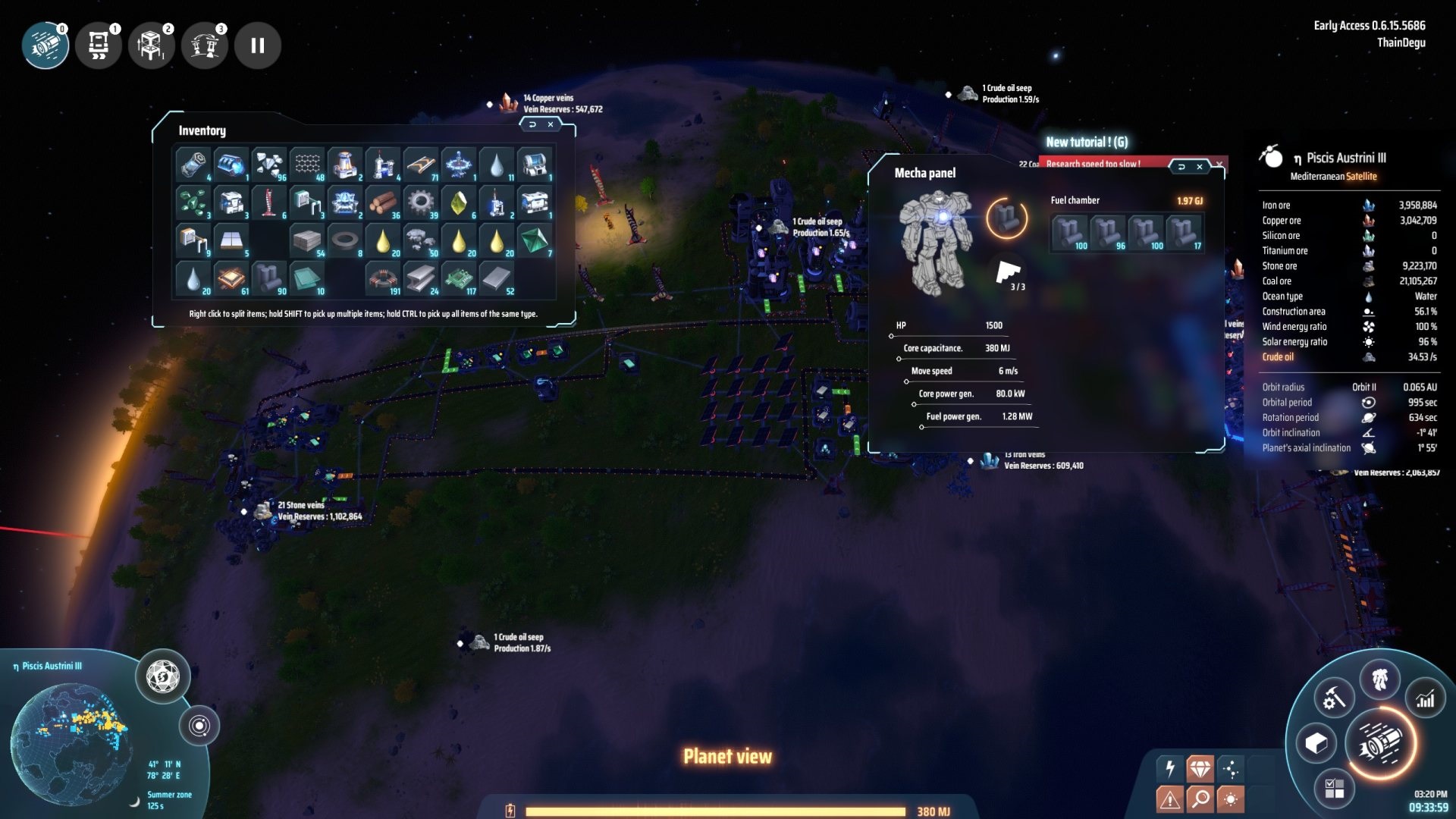Viewport: 1456px width, 819px height.
Task: Collapse the Mecha panel with its arrow icon
Action: pos(1181,166)
